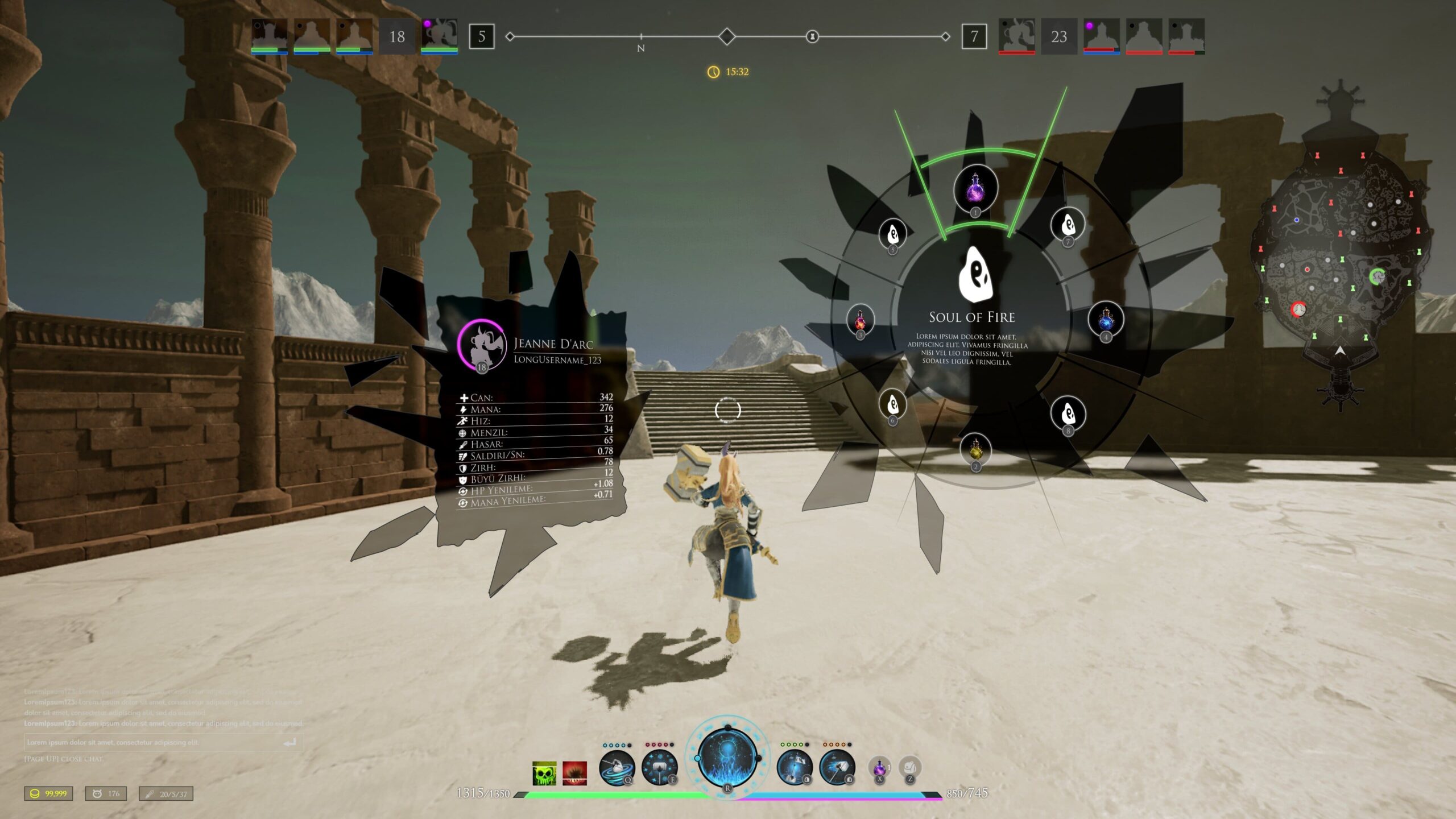This screenshot has height=819, width=1456.
Task: Click the green skull status effect icon
Action: [x=544, y=773]
